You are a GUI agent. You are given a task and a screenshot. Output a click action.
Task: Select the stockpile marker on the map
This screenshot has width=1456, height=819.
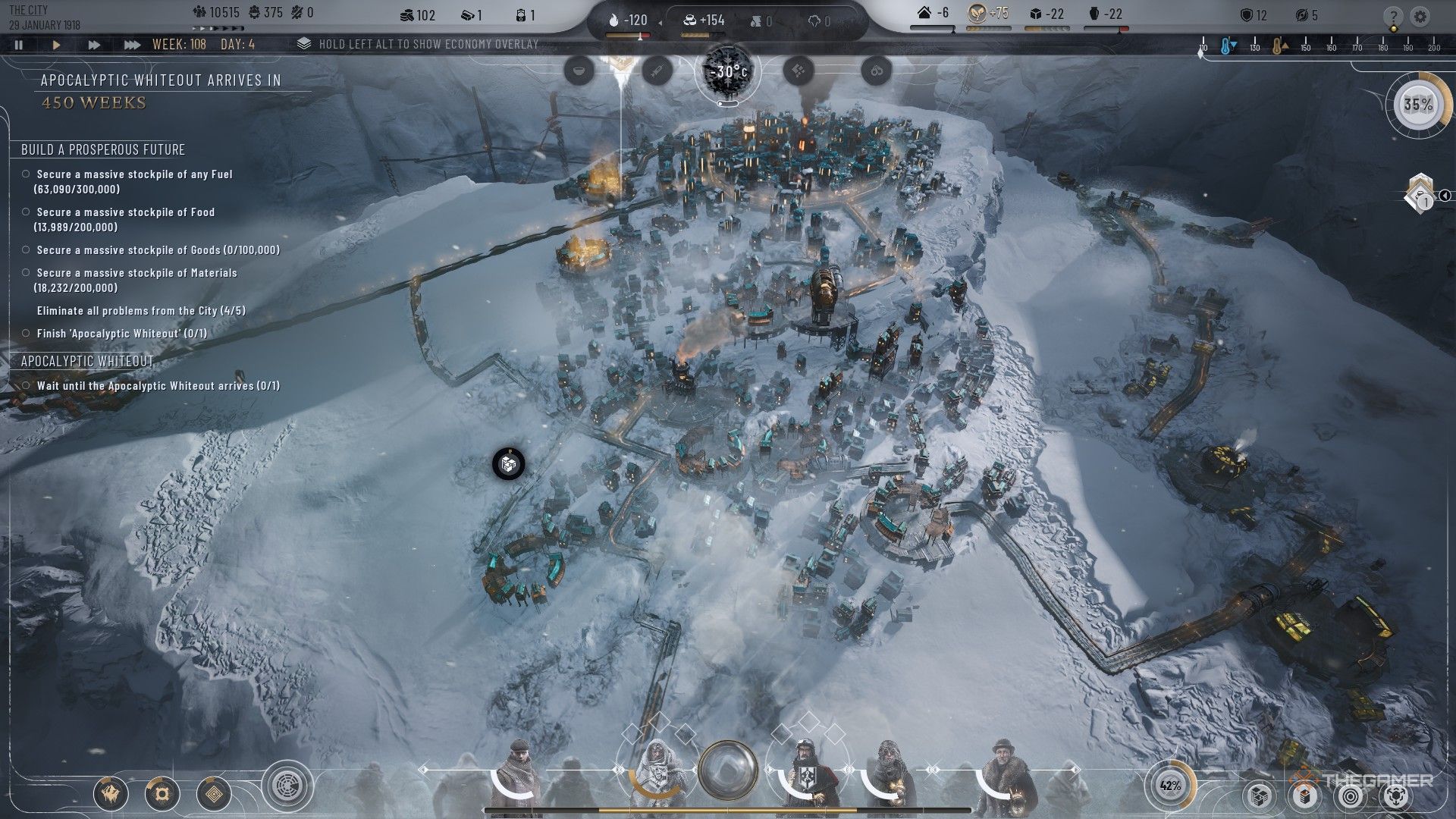pos(508,463)
